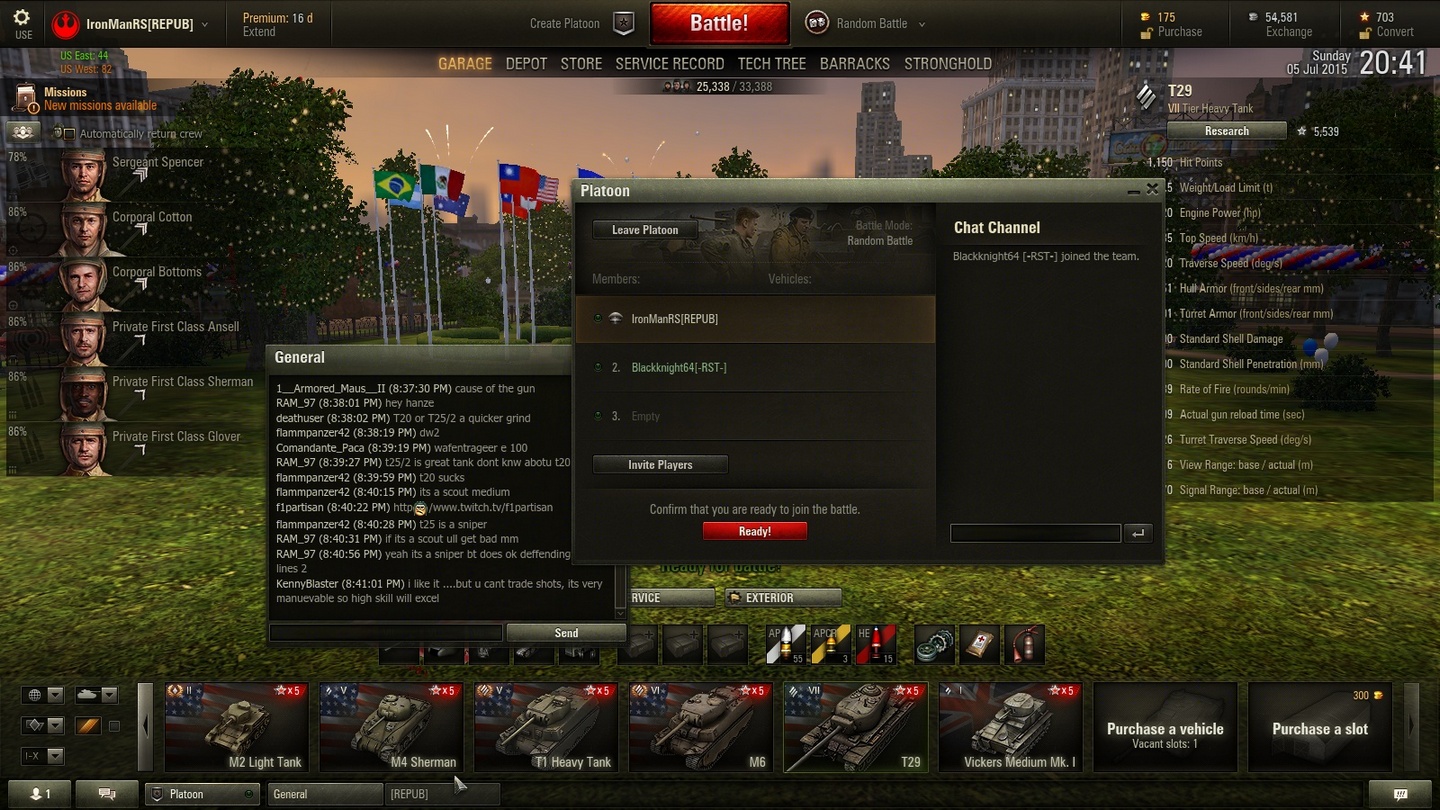Go to the Store tab
This screenshot has height=810, width=1440.
click(581, 64)
